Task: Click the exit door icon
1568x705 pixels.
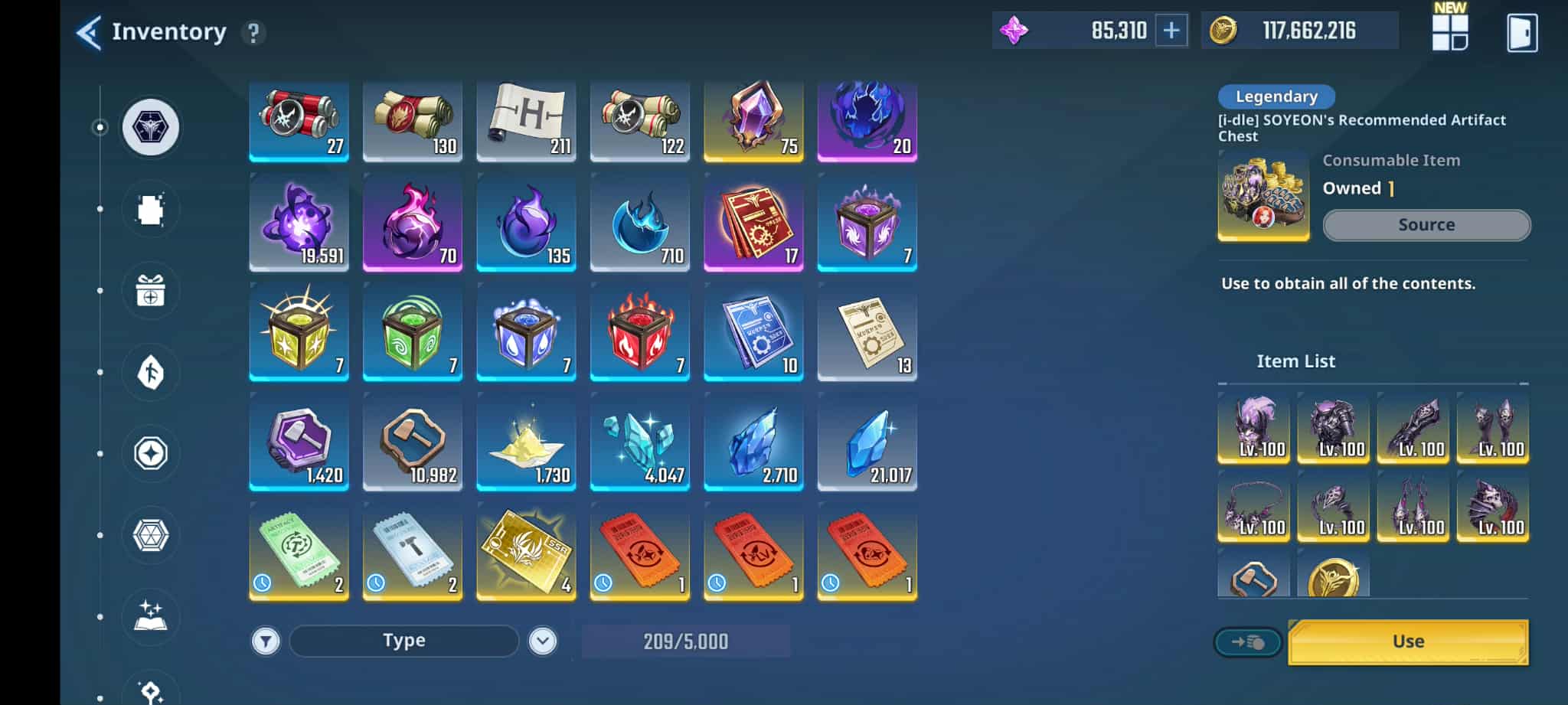Action: (x=1521, y=33)
